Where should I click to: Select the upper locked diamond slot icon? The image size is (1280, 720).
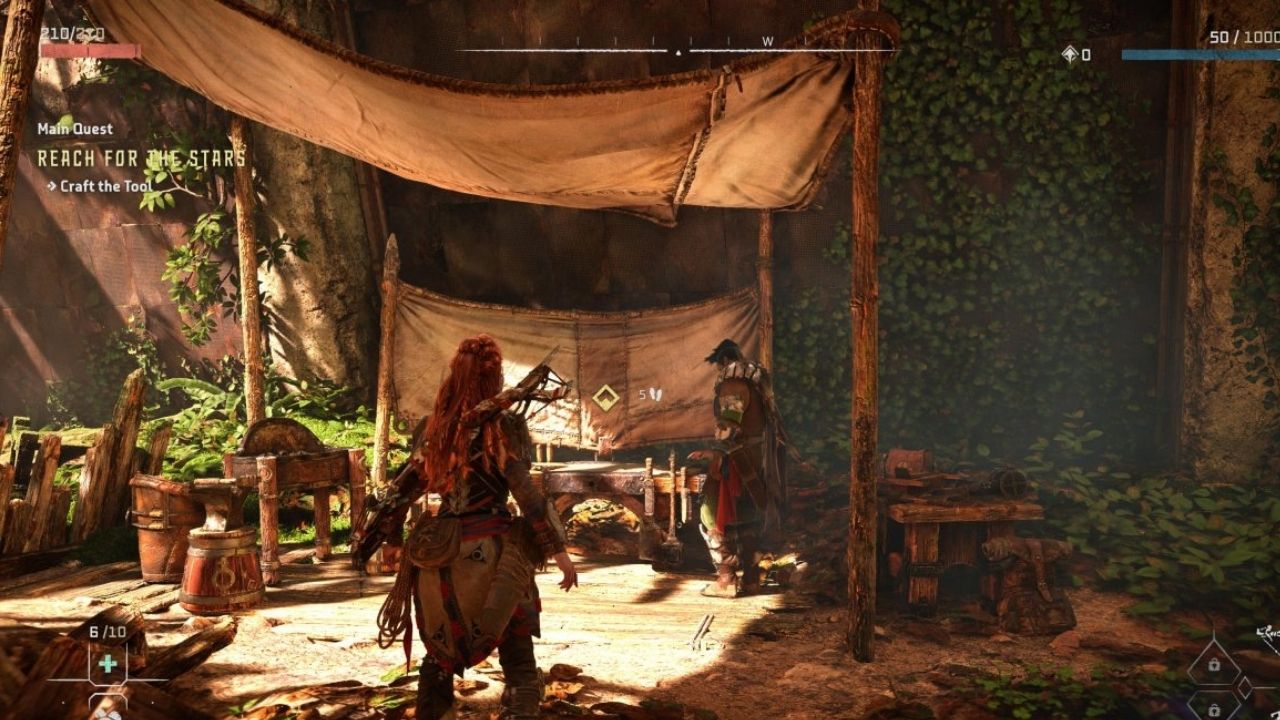(x=1214, y=664)
